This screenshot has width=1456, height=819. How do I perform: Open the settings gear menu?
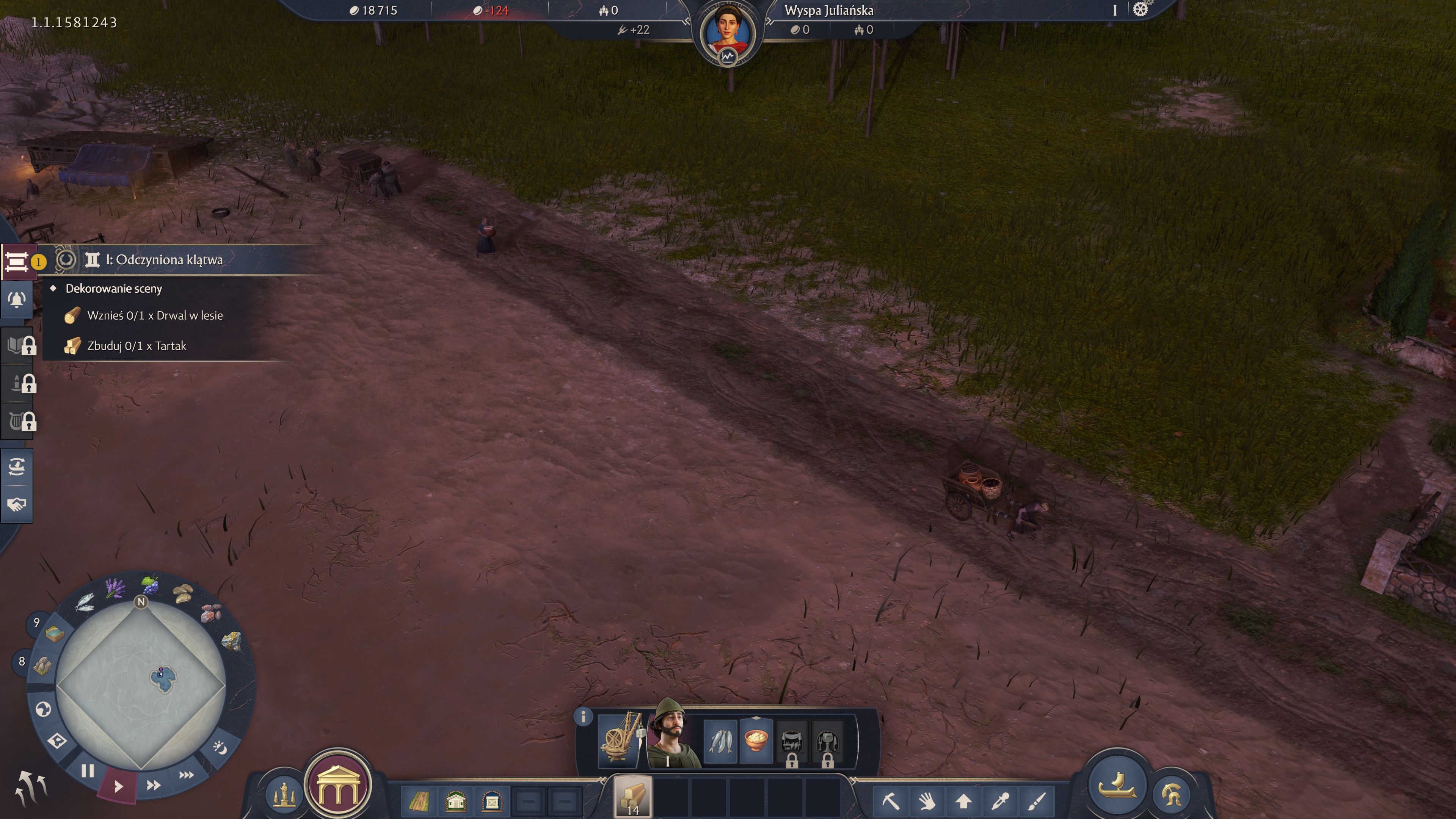coord(1140,10)
